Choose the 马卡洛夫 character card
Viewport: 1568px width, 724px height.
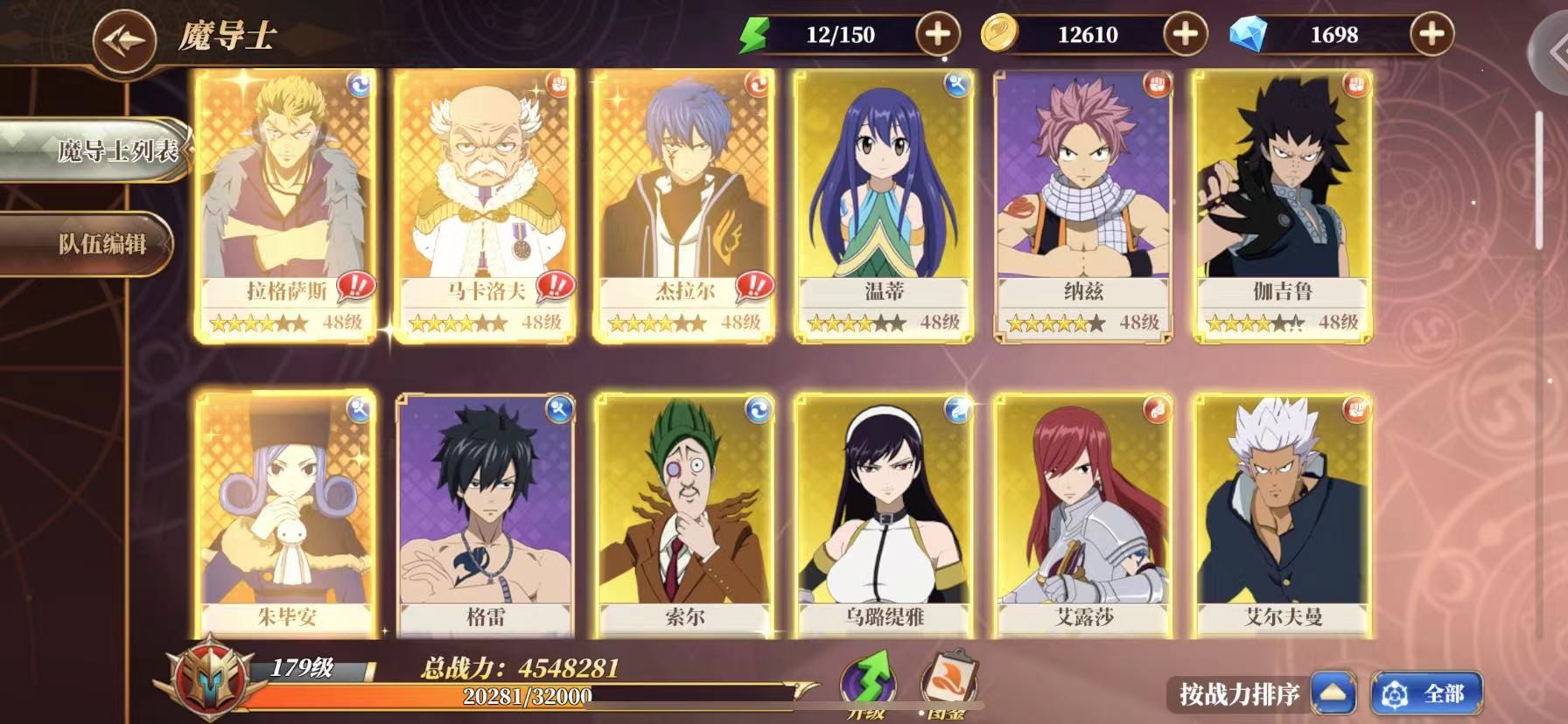(x=485, y=205)
